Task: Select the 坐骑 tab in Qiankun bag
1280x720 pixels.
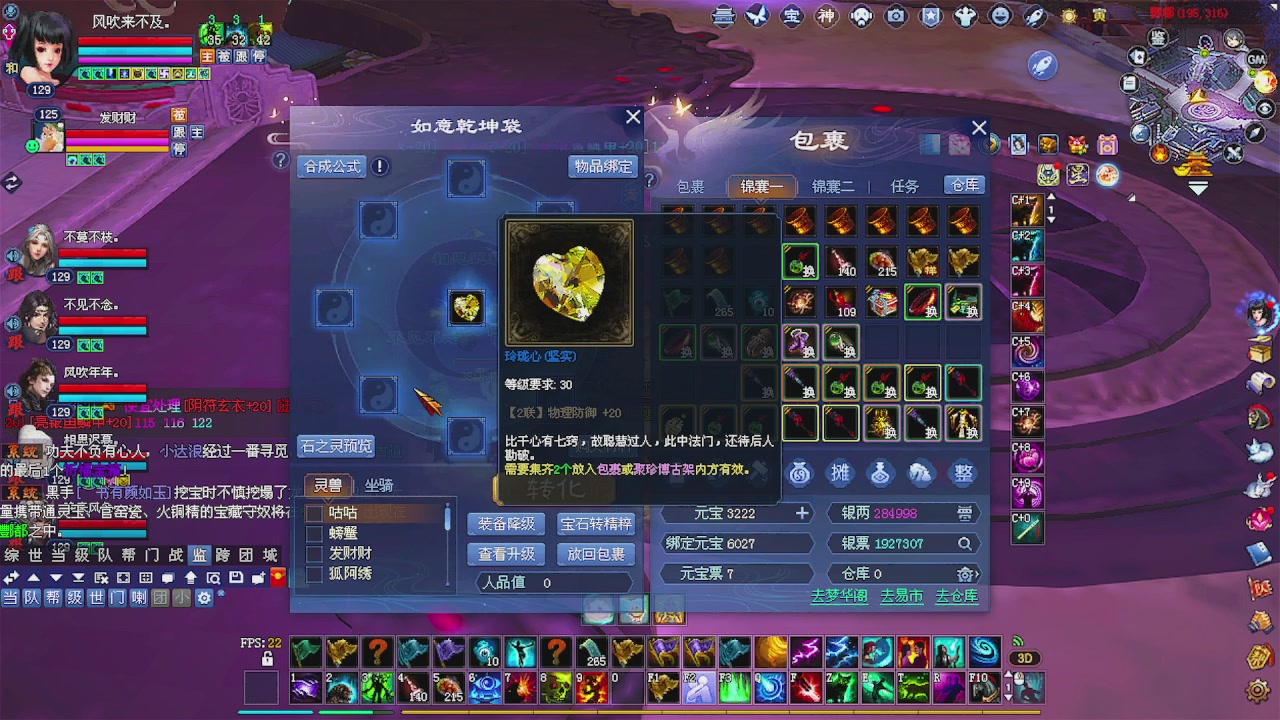Action: [x=380, y=484]
